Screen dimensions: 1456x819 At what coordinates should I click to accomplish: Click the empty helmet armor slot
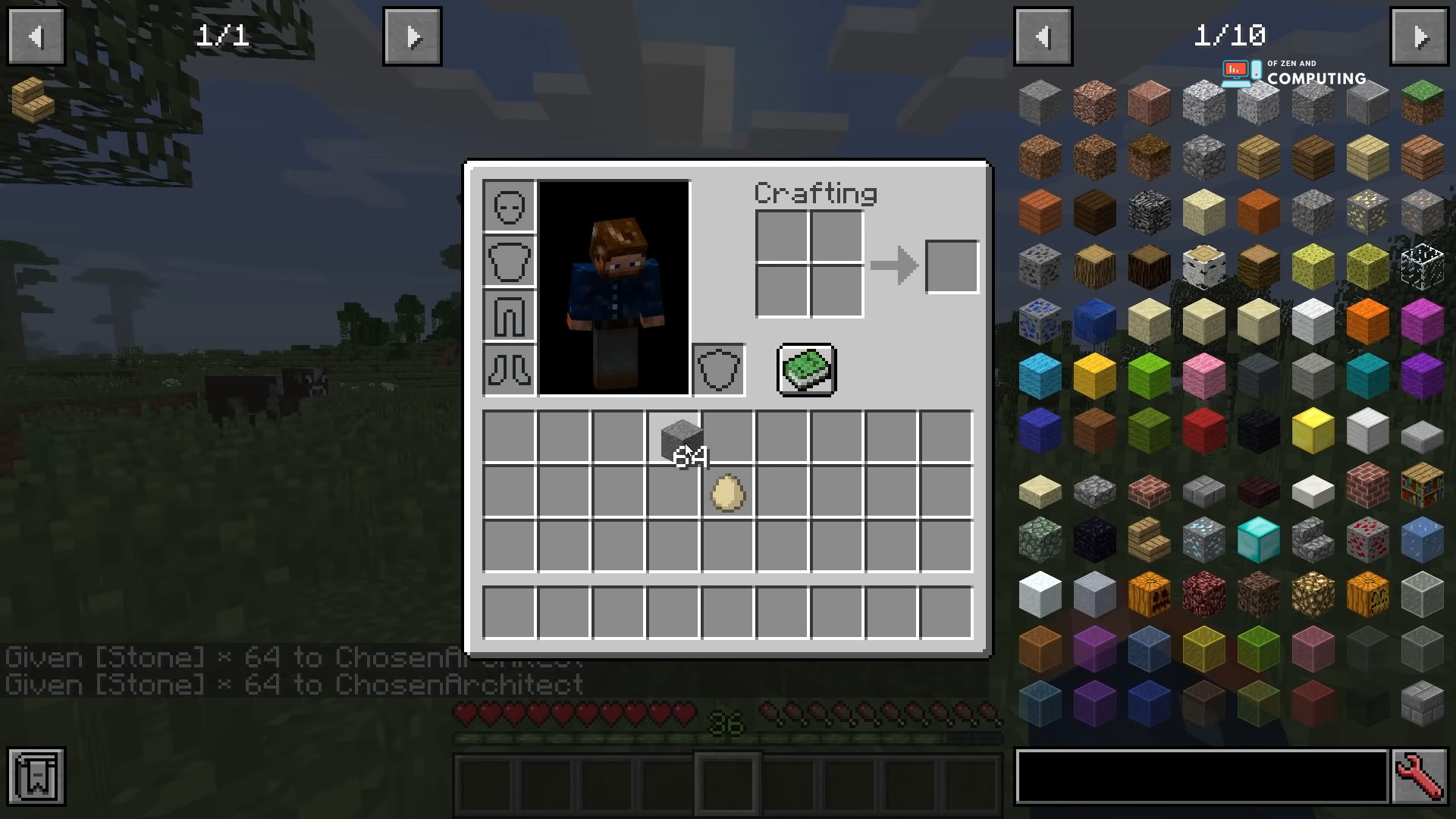[x=508, y=206]
